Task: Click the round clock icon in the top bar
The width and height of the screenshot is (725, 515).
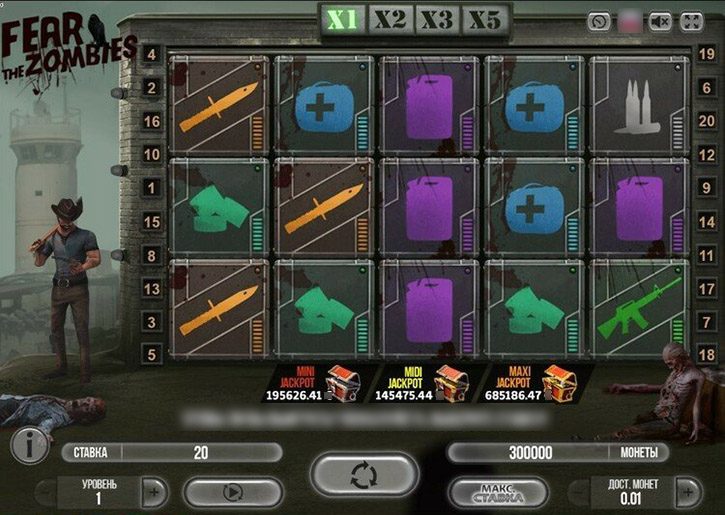Action: point(599,21)
